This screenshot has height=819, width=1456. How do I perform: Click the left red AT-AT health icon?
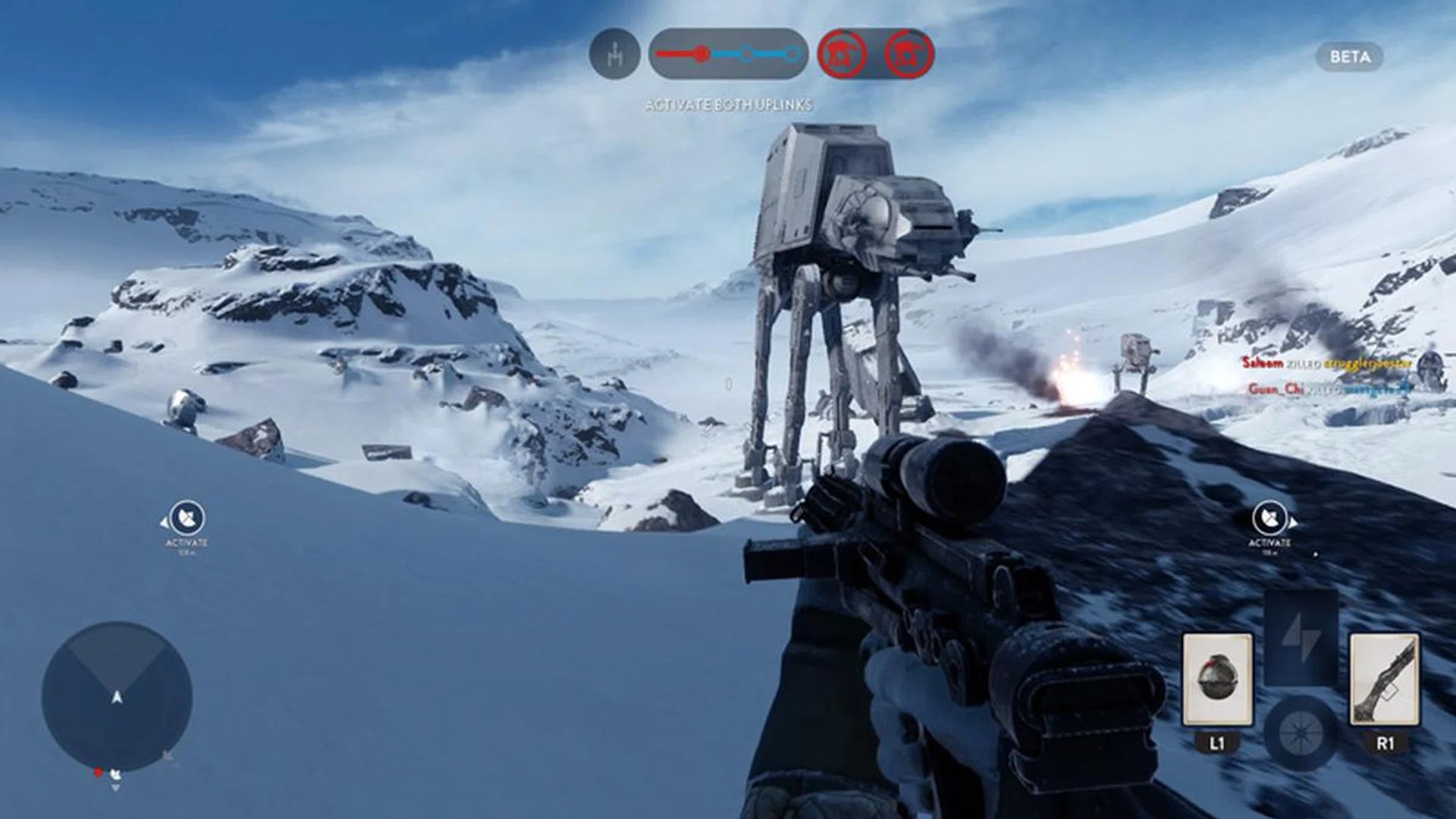click(x=842, y=53)
